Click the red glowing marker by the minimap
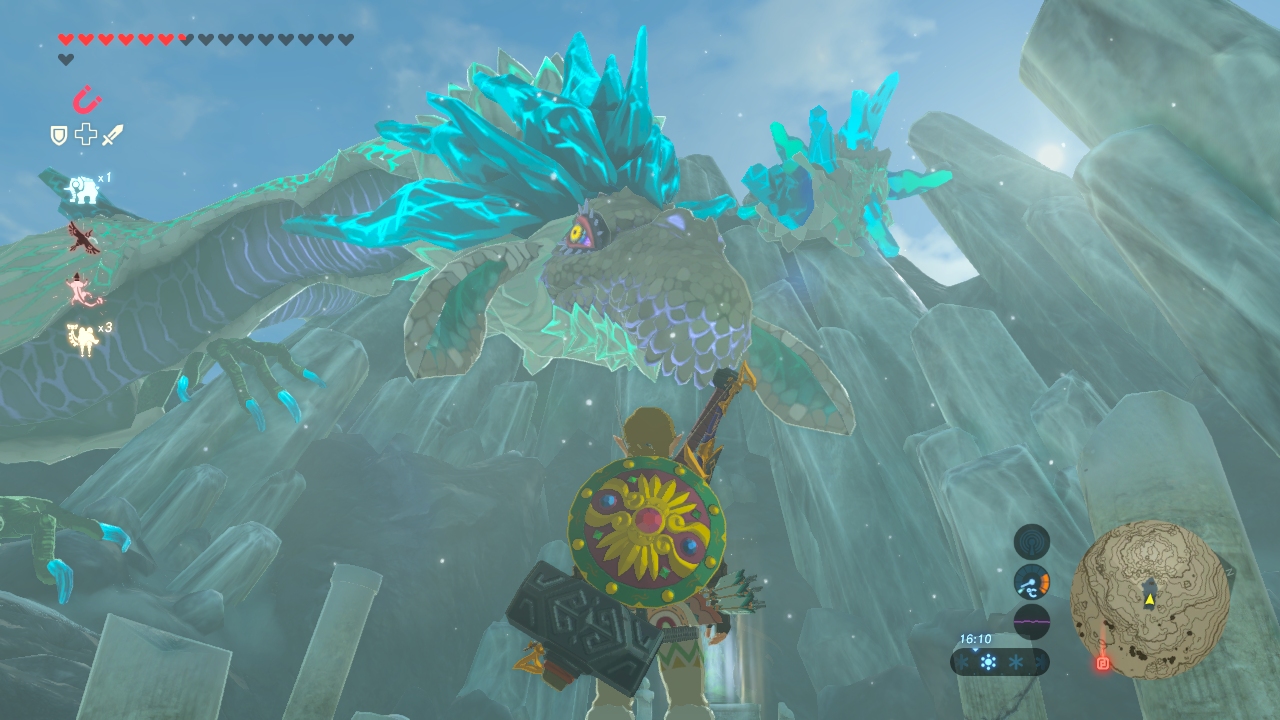Screen dimensions: 1280x720 tap(1103, 661)
